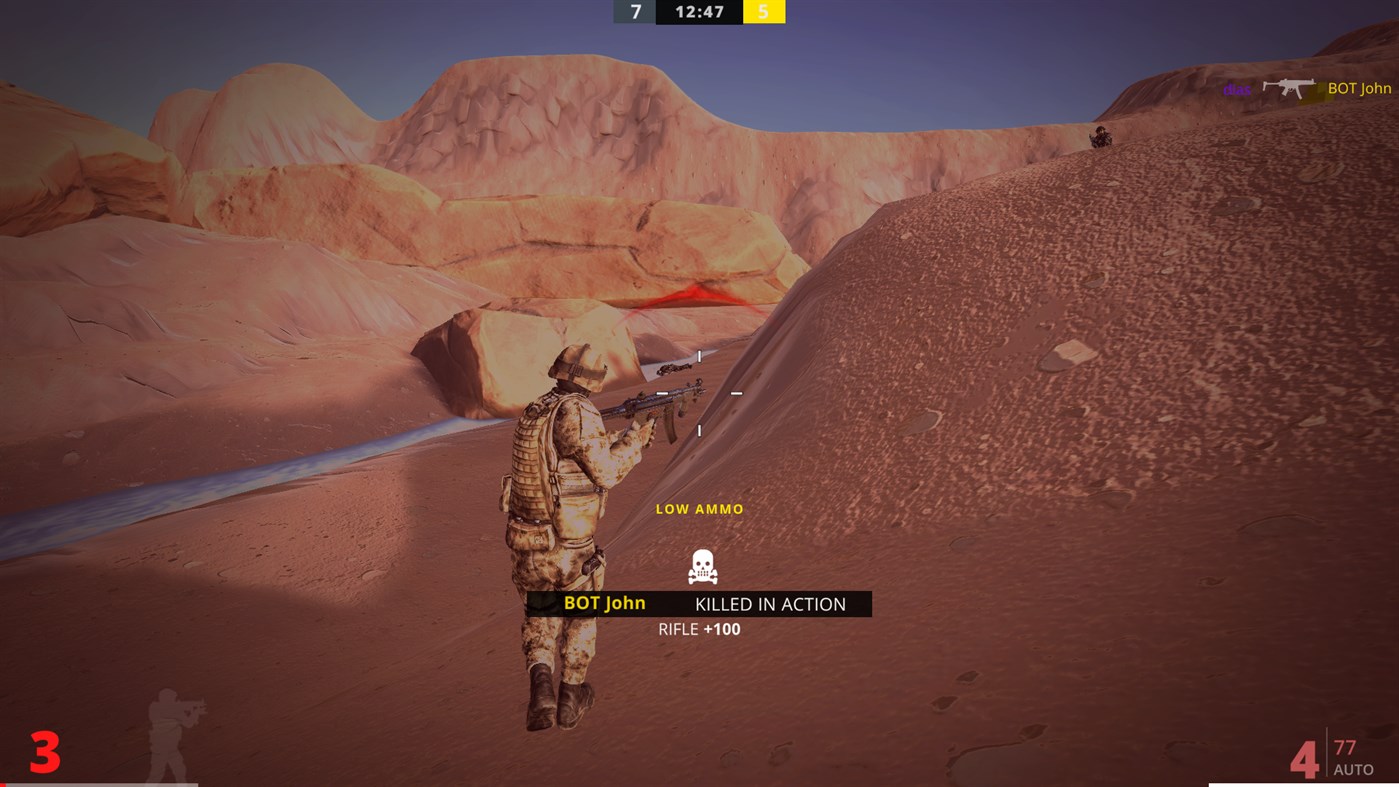This screenshot has height=787, width=1399.
Task: Select BOT John's name in the kill feed
Action: [x=1359, y=88]
